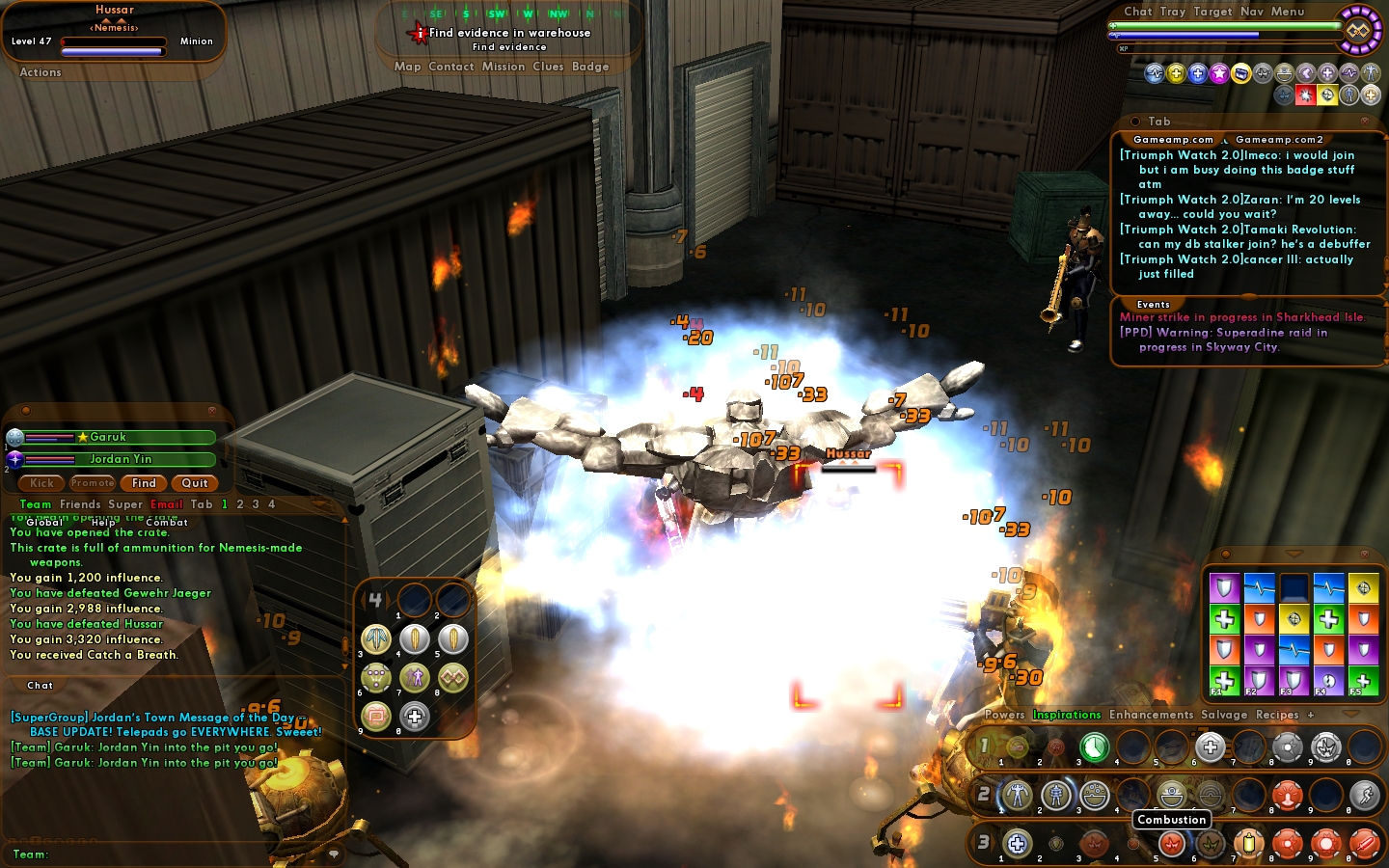Select teammate Garuk
This screenshot has height=868, width=1389.
pyautogui.click(x=108, y=437)
